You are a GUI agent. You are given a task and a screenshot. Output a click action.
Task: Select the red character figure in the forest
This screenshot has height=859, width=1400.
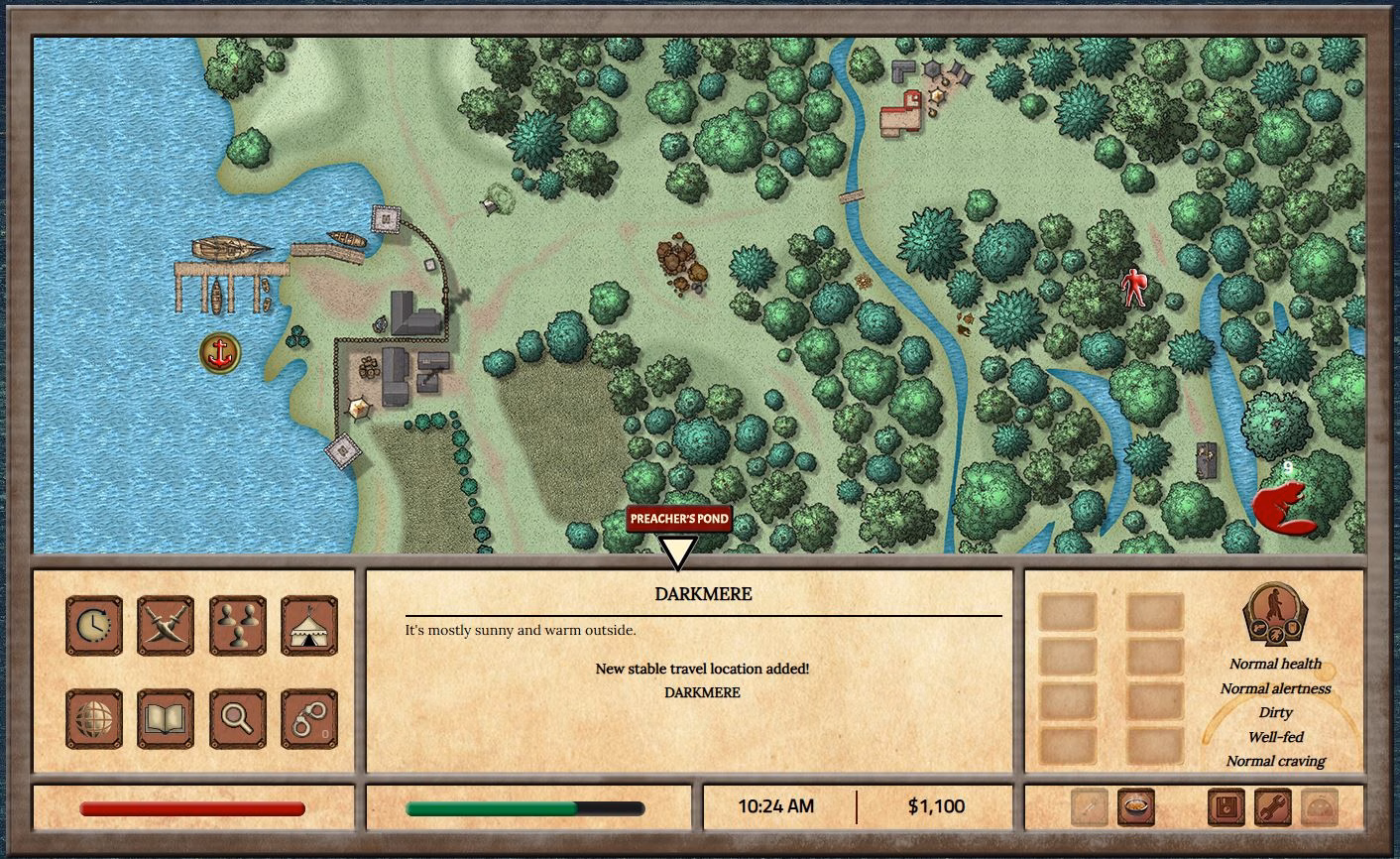coord(1137,286)
